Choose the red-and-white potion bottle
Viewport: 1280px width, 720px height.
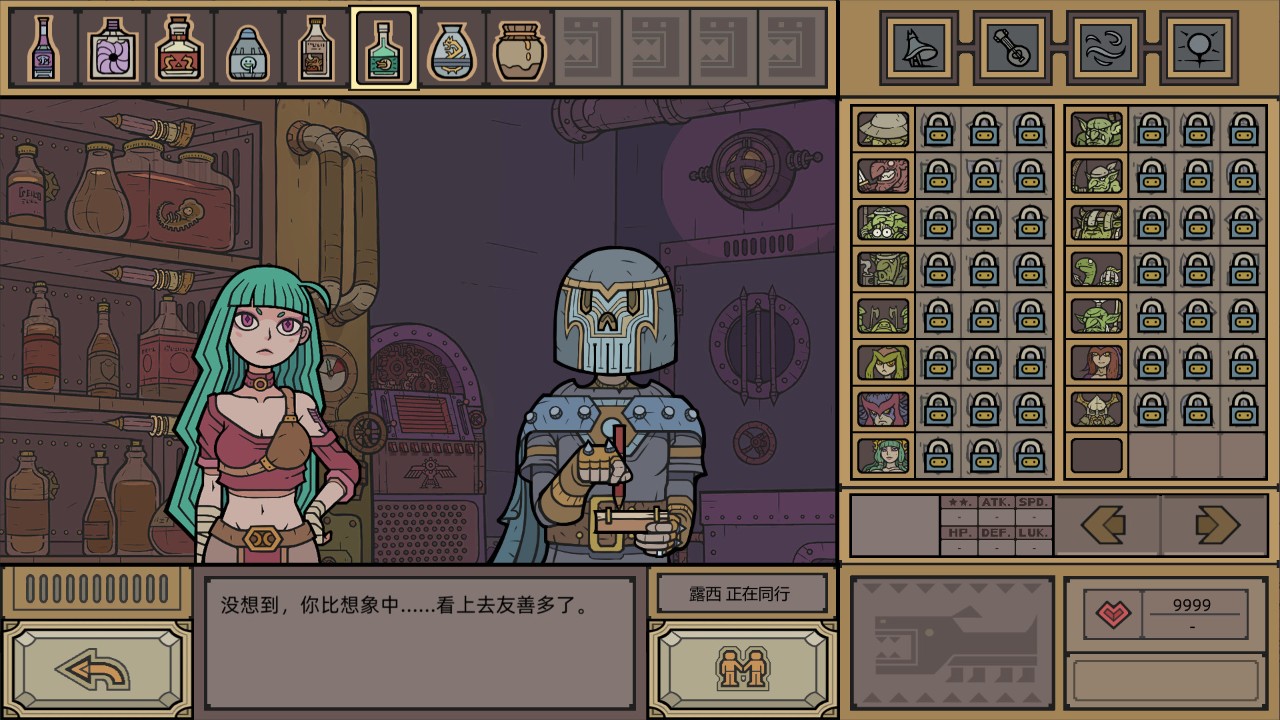pos(180,48)
